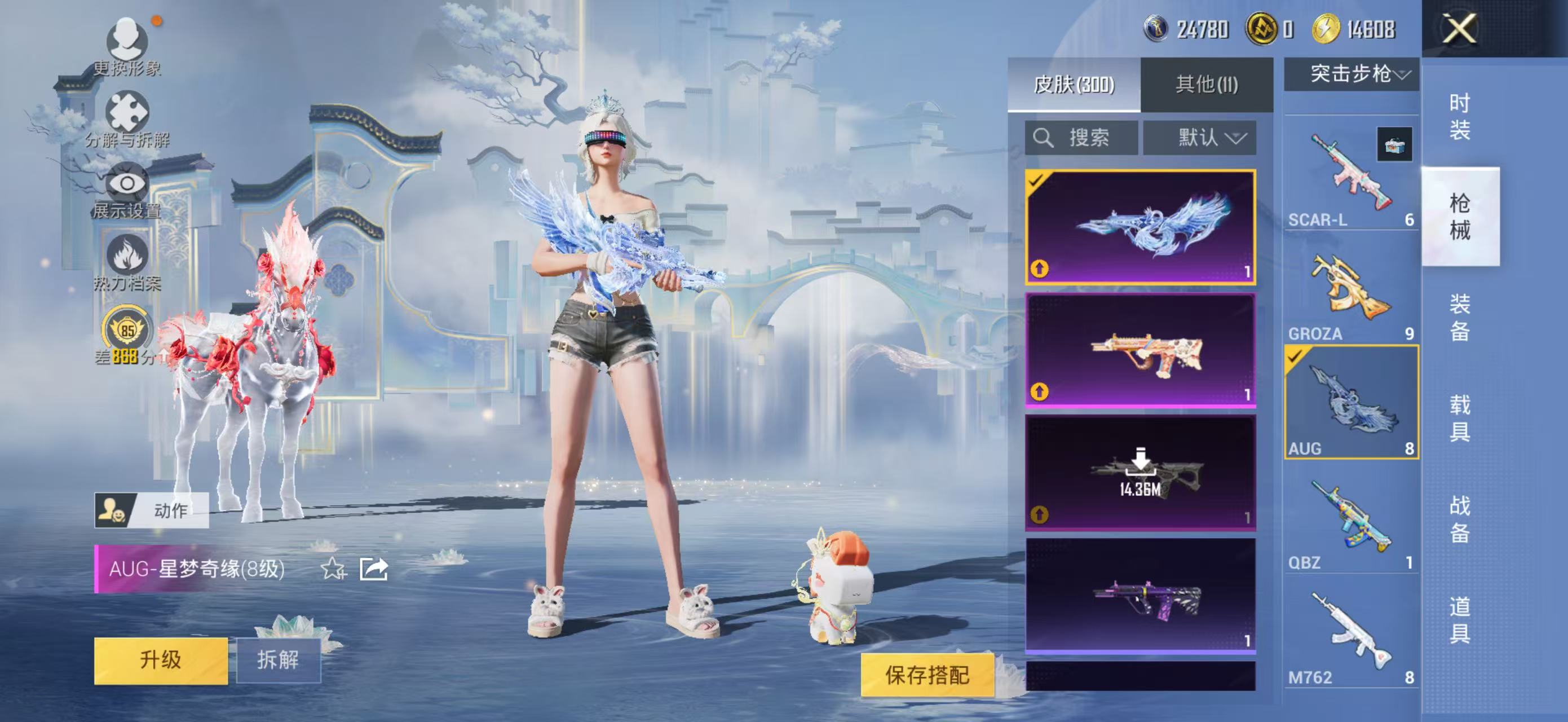The height and width of the screenshot is (722, 1568).
Task: Expand the 突击步枪 weapon category dropdown
Action: pyautogui.click(x=1351, y=75)
